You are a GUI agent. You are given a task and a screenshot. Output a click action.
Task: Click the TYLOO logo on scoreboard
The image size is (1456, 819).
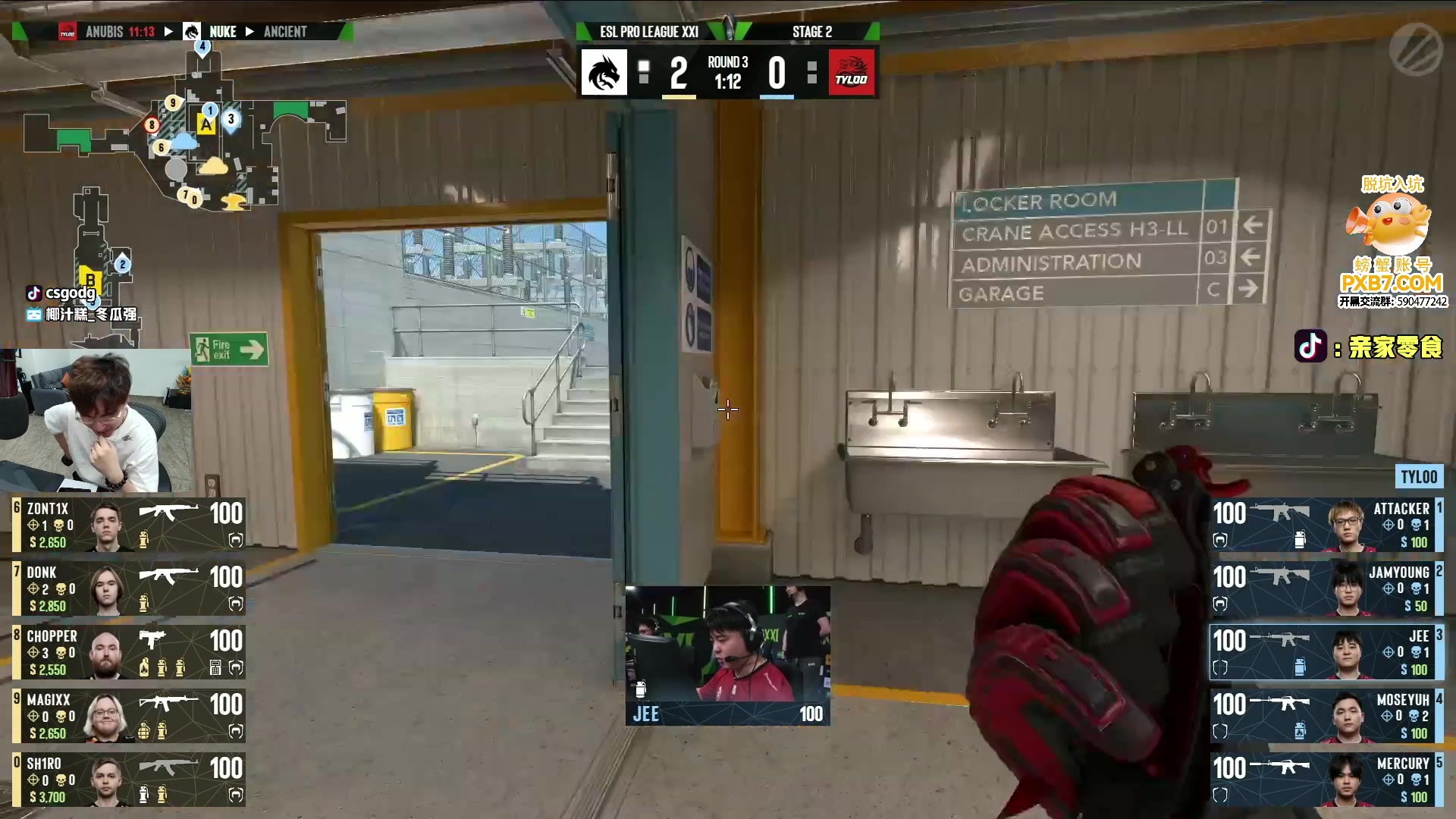click(852, 73)
